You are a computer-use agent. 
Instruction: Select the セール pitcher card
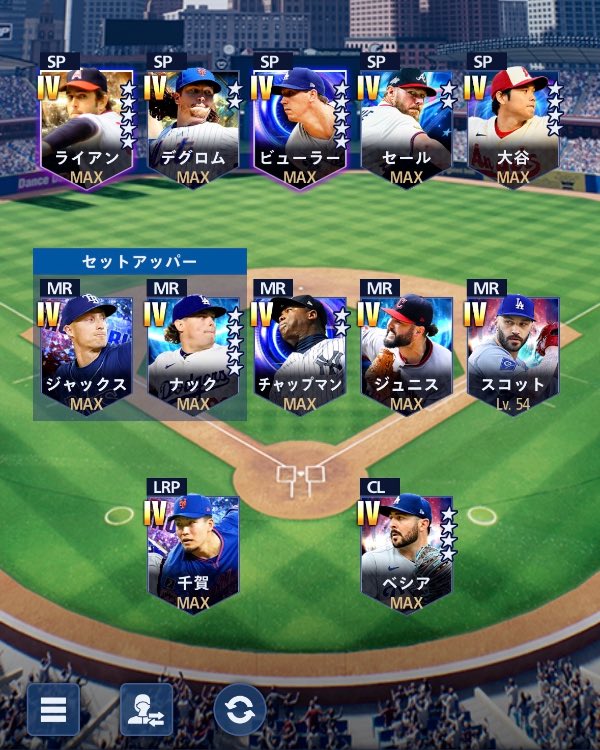tap(406, 126)
